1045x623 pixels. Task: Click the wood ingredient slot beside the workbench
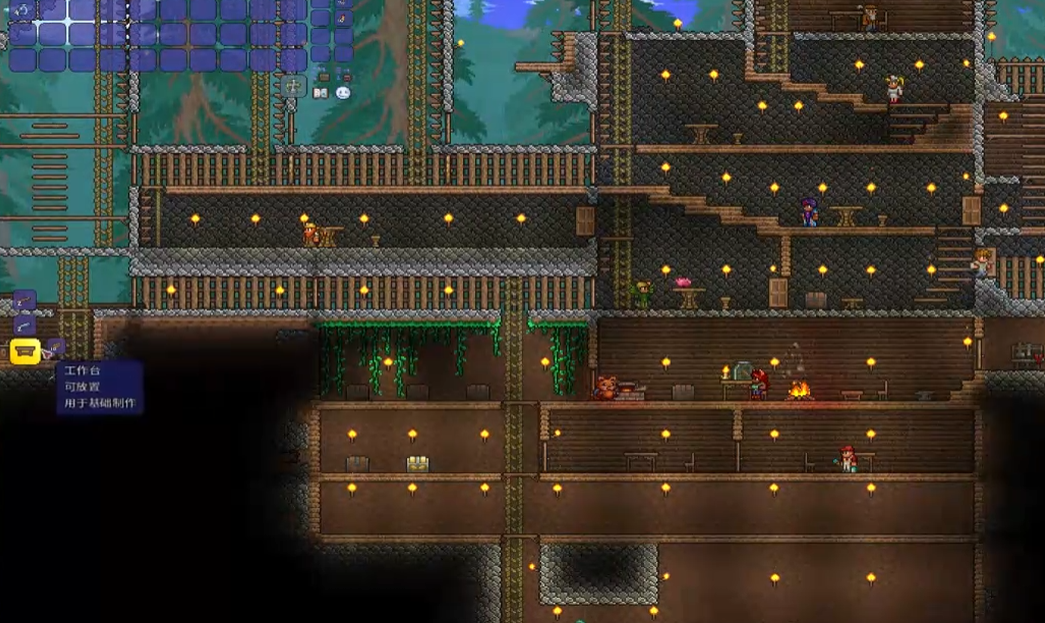click(x=56, y=348)
